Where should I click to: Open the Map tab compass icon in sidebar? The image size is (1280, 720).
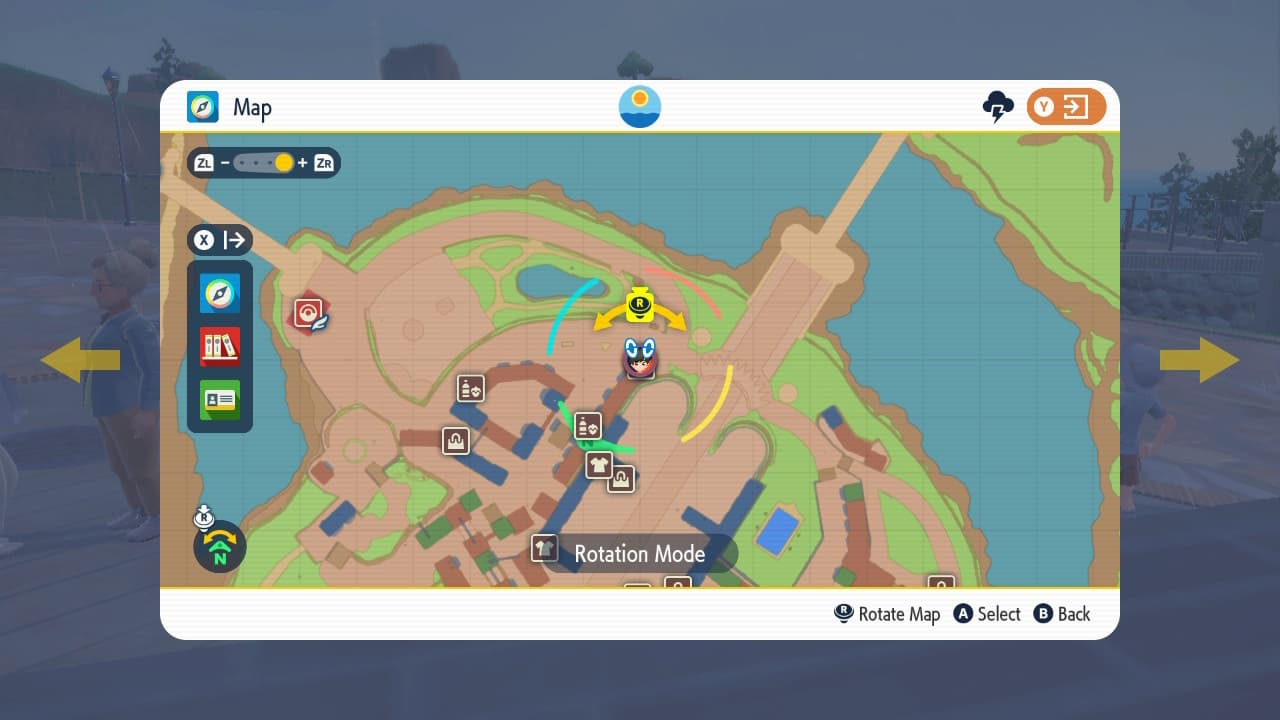coord(219,292)
